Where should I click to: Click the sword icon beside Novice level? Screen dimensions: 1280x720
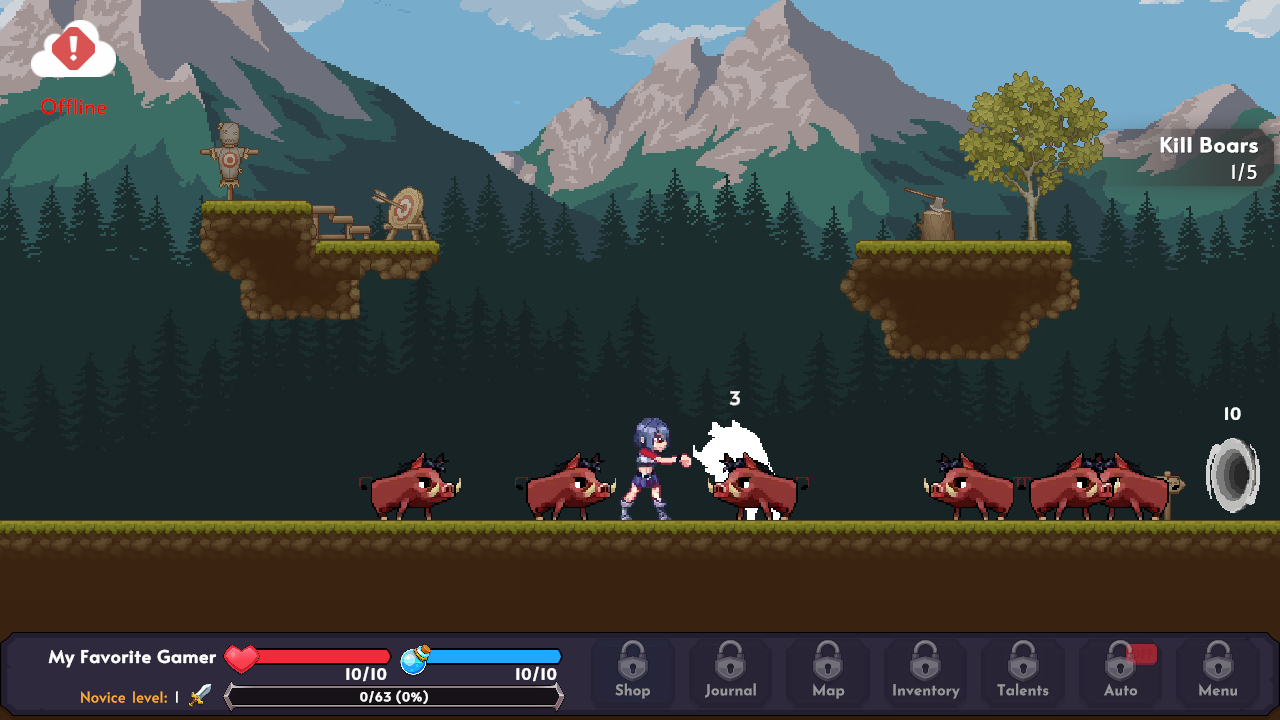pos(200,696)
